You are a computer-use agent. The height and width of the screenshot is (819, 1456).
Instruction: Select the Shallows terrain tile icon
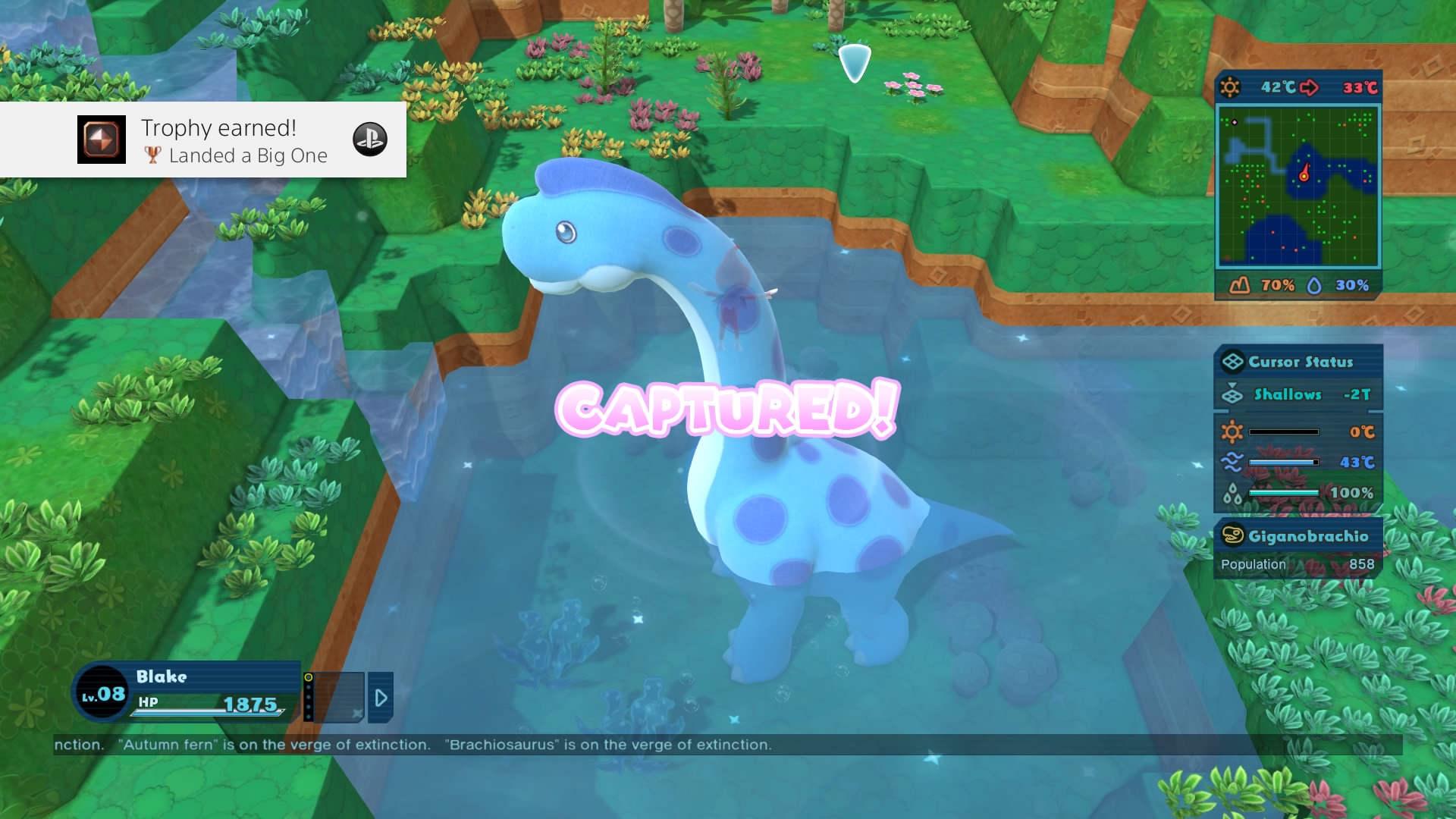click(1233, 395)
